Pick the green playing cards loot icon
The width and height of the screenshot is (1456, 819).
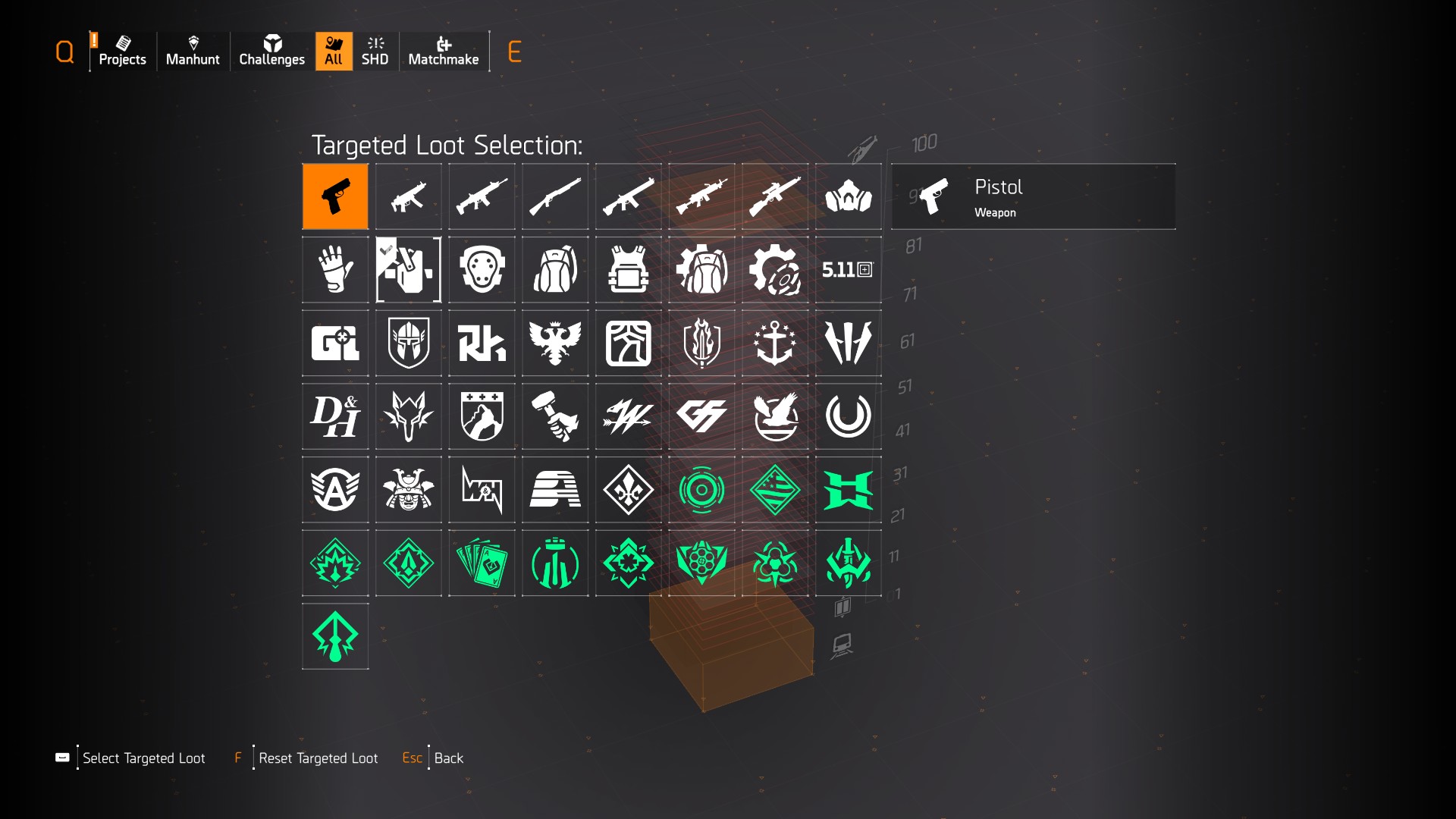point(482,563)
